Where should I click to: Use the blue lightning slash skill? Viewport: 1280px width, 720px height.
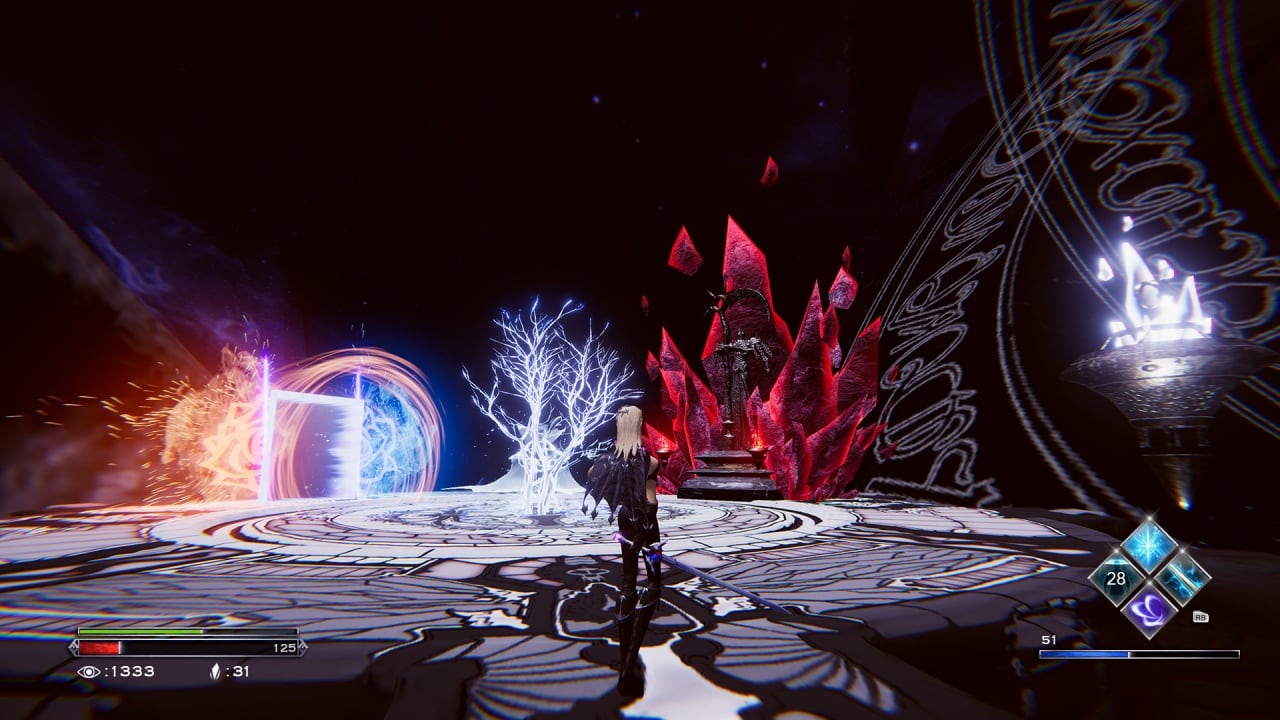click(x=1183, y=579)
